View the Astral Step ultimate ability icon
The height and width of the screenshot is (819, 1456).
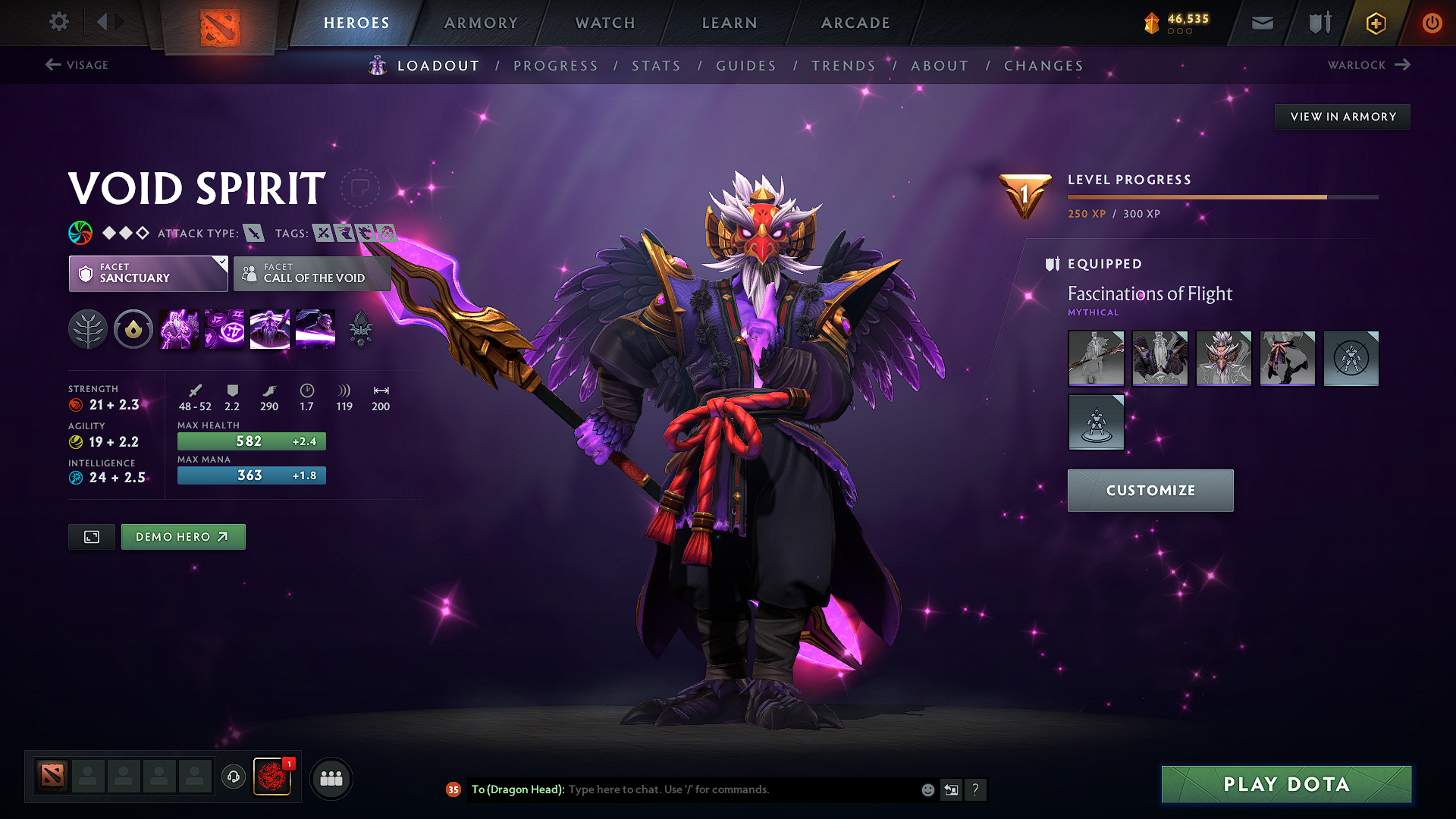click(315, 328)
